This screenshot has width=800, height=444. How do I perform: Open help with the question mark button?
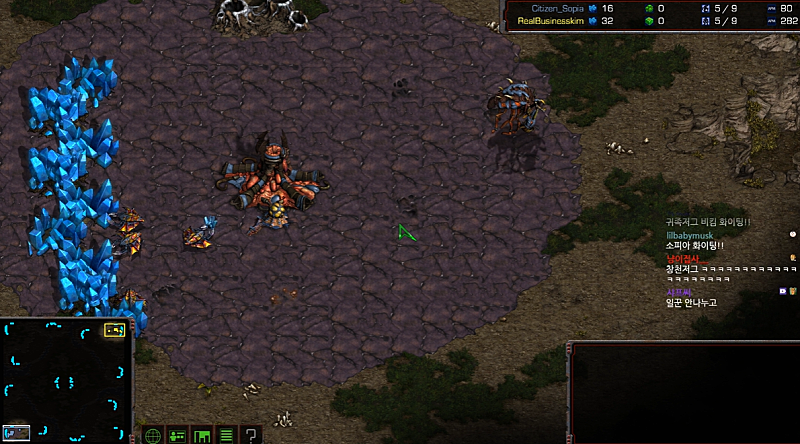251,435
